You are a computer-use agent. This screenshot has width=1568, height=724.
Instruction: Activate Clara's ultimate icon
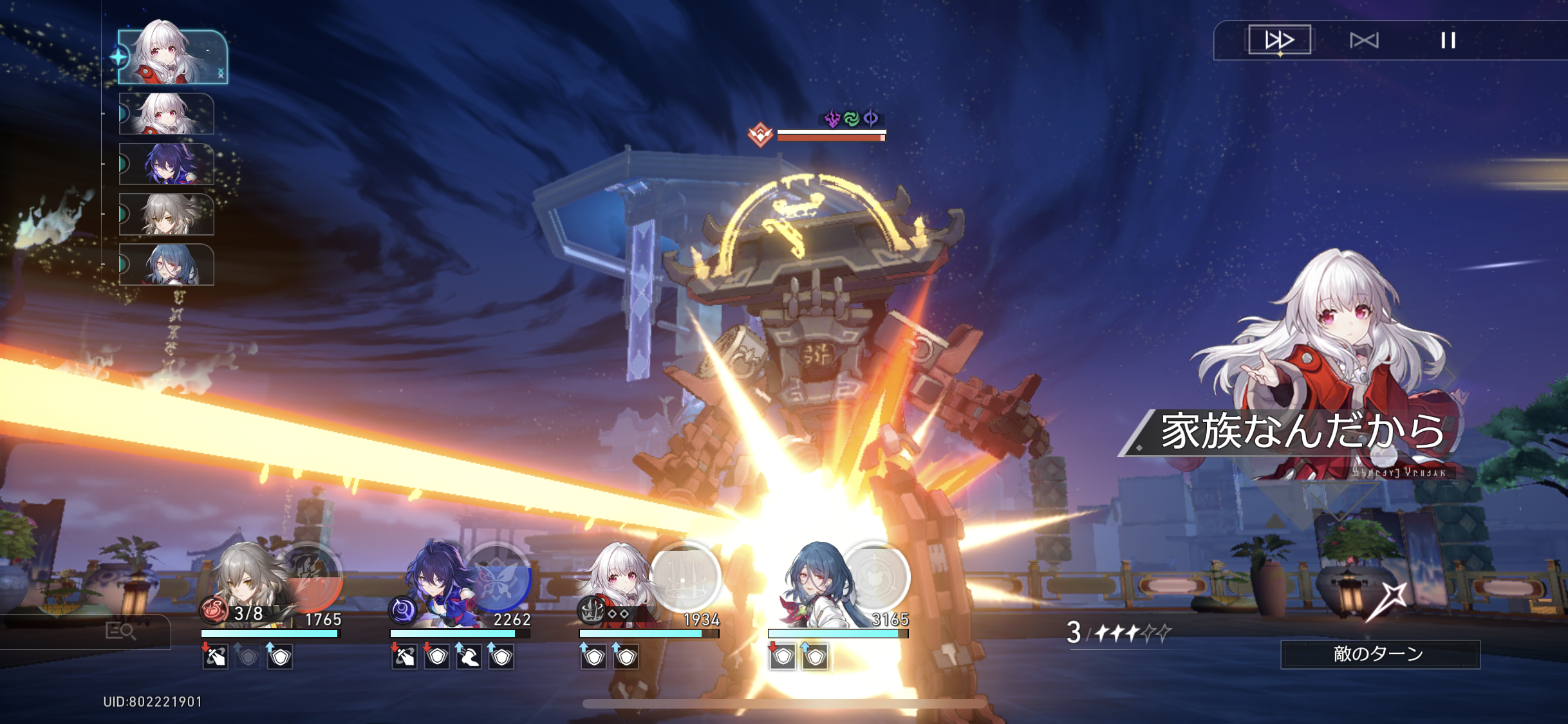pyautogui.click(x=685, y=576)
